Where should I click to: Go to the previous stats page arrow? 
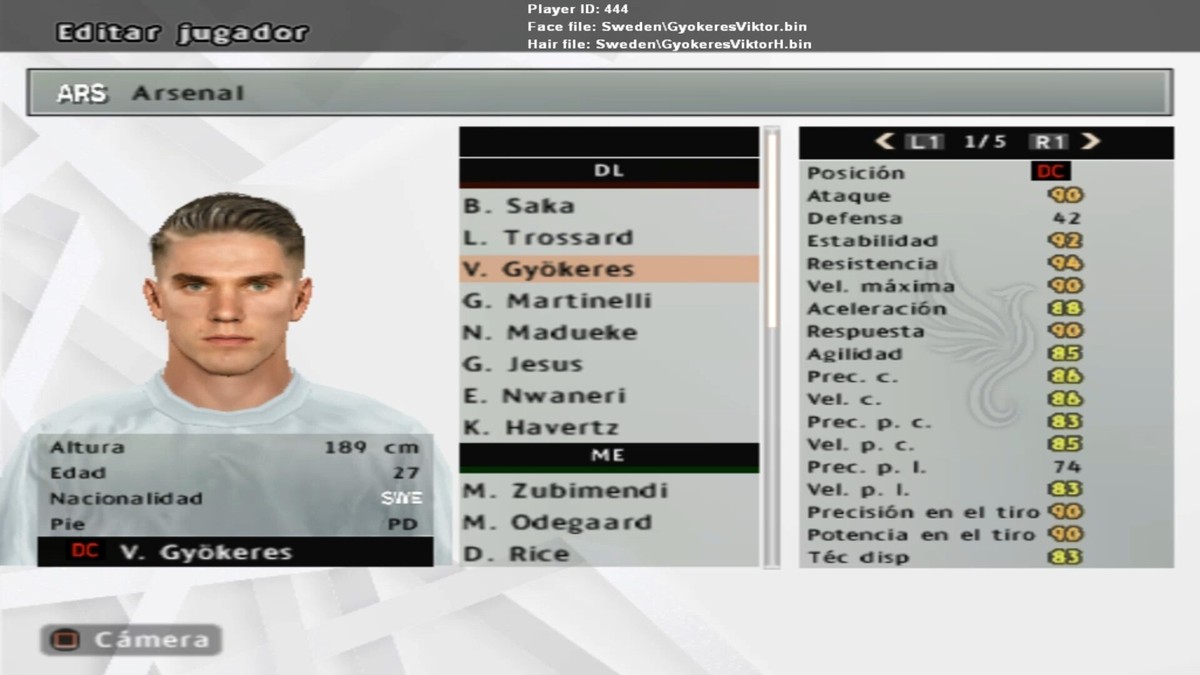pyautogui.click(x=884, y=142)
